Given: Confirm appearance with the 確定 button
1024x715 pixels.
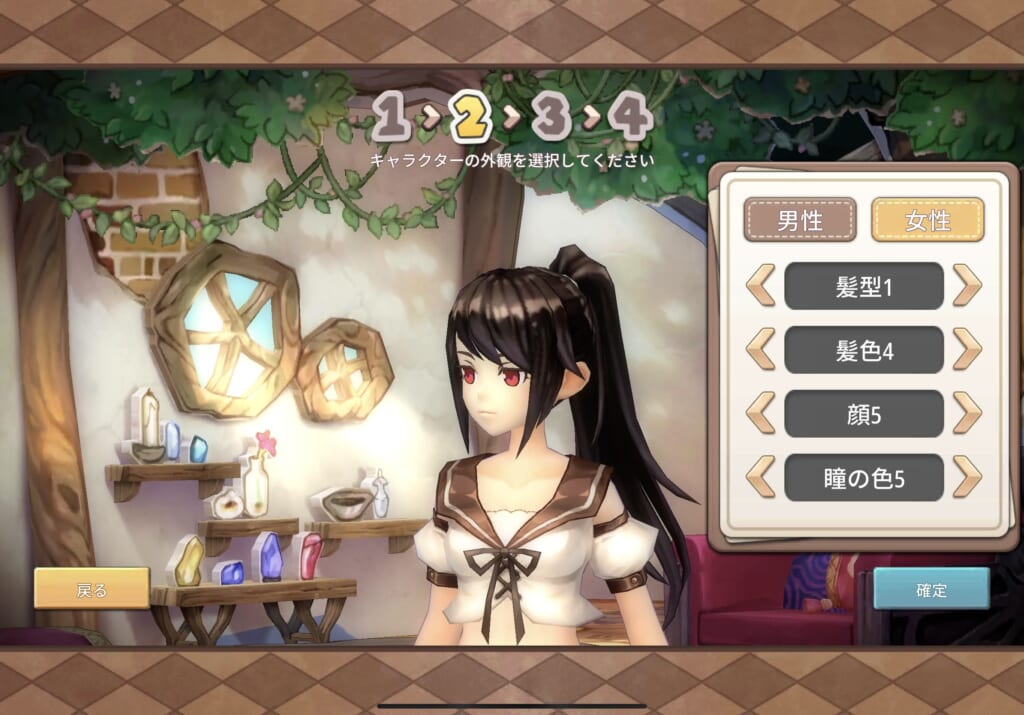Looking at the screenshot, I should point(931,589).
